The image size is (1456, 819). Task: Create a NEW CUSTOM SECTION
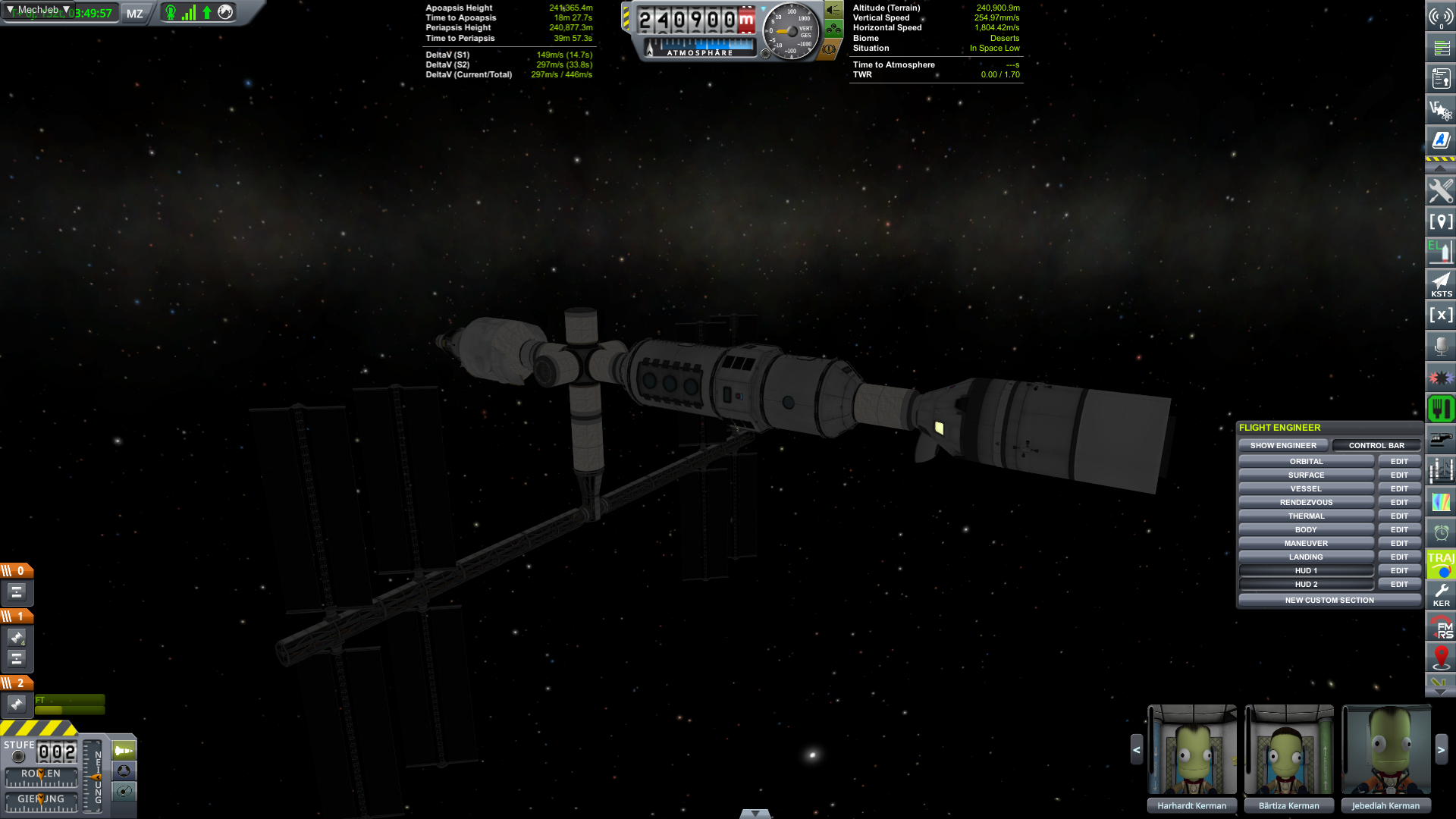[1329, 601]
